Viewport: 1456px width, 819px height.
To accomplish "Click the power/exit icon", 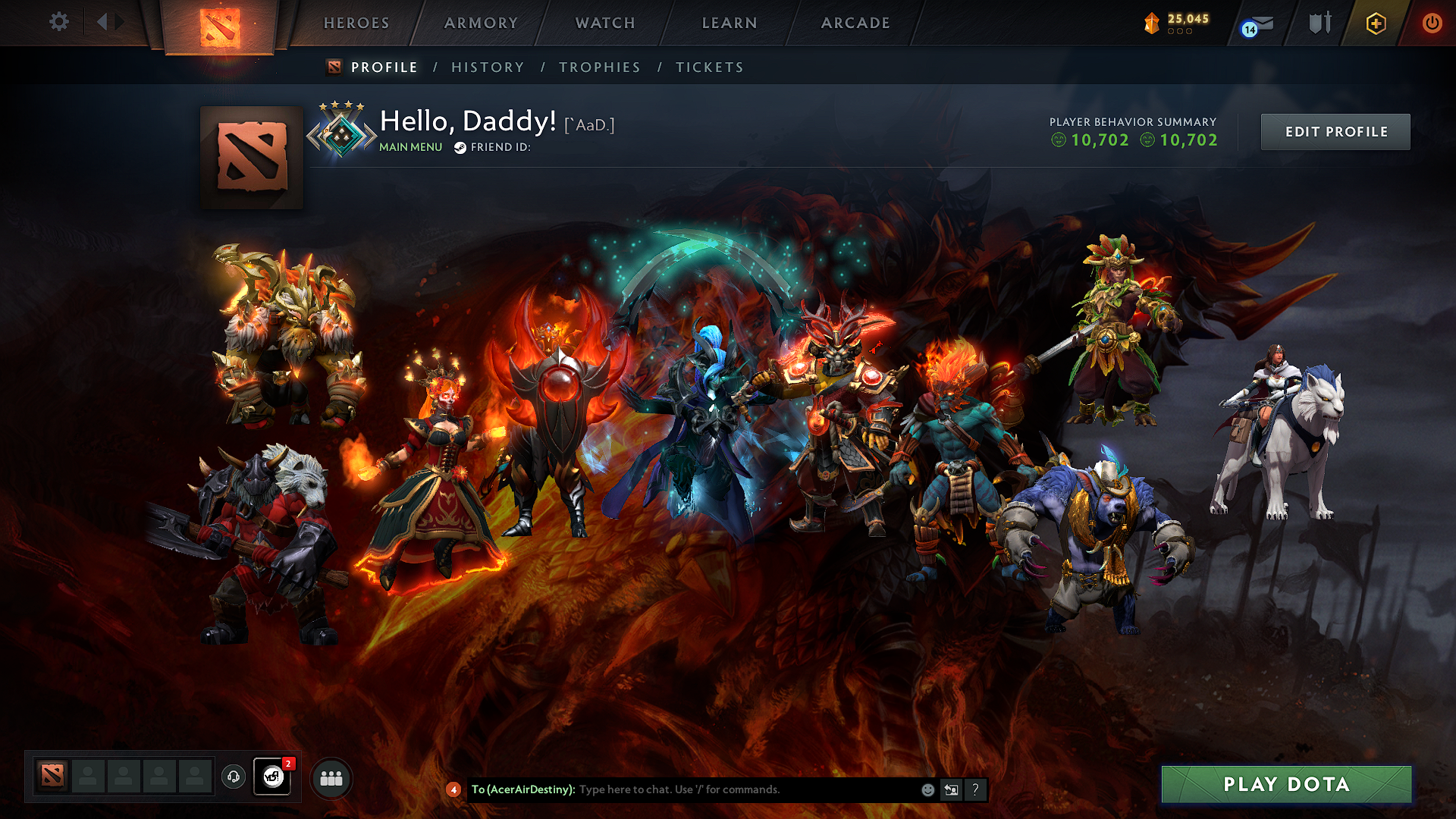I will point(1432,23).
